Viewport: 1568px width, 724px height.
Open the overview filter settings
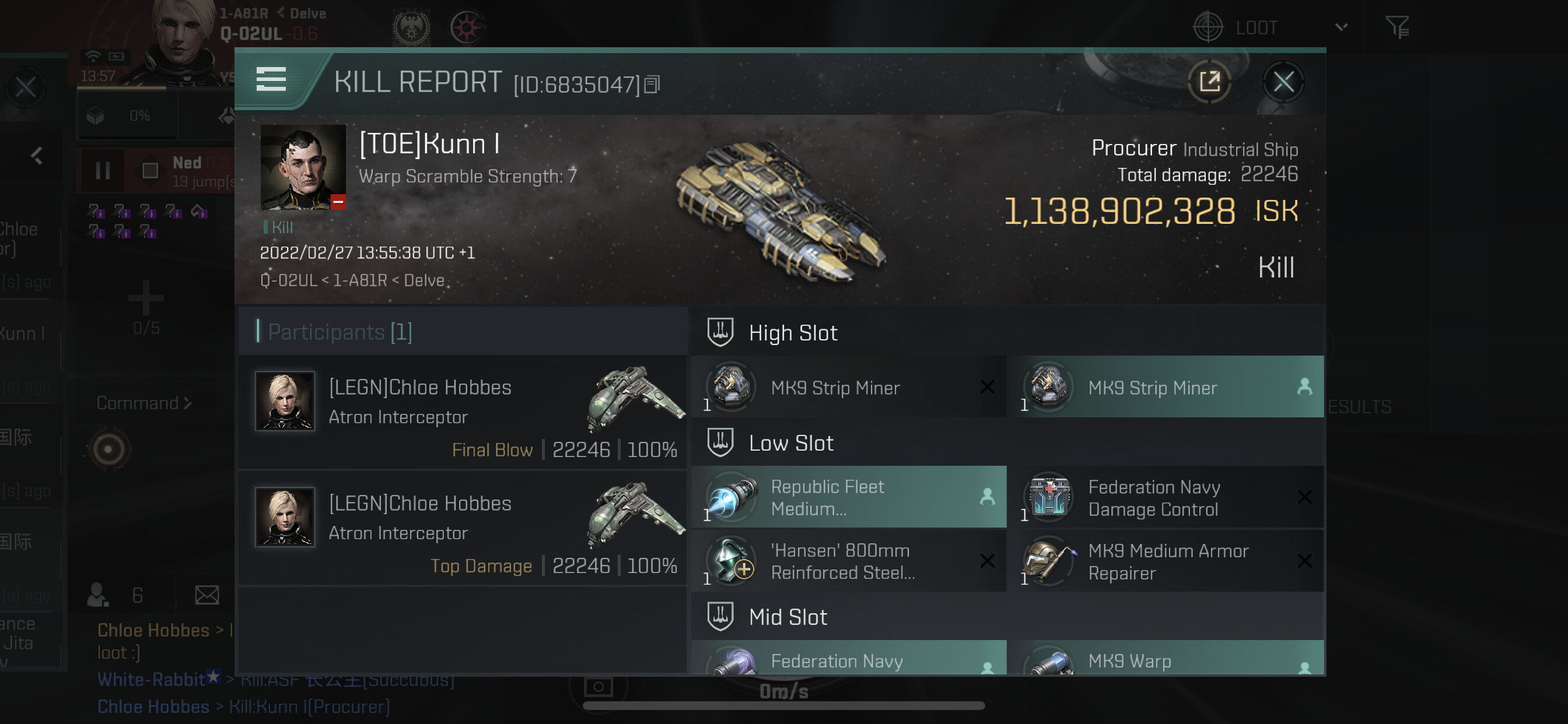point(1397,27)
